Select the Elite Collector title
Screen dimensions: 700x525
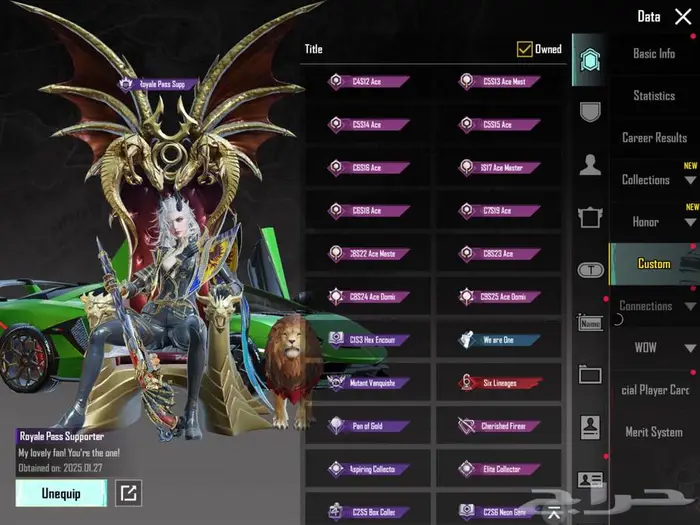coord(498,468)
